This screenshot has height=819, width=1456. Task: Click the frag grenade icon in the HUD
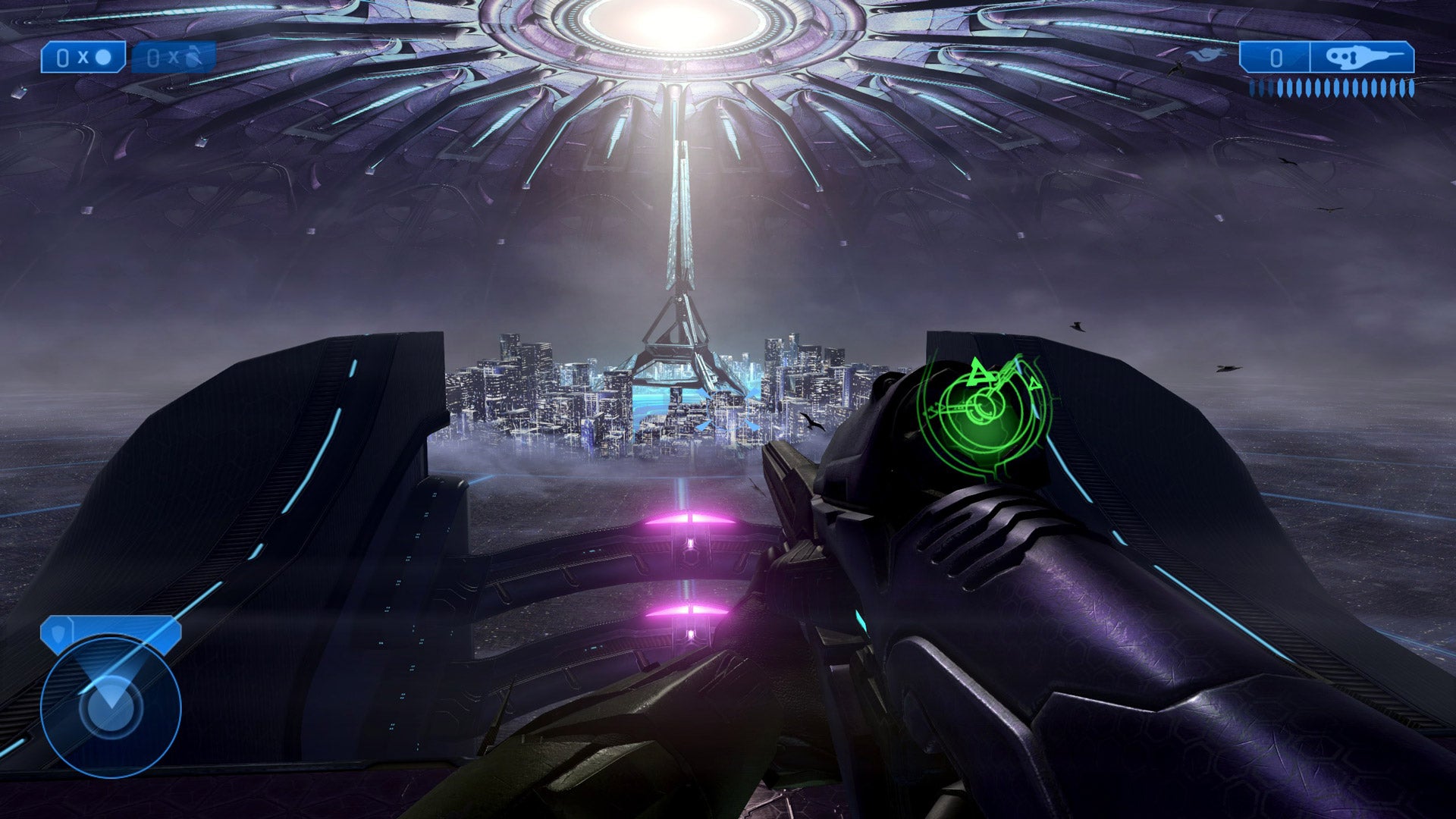coord(192,57)
